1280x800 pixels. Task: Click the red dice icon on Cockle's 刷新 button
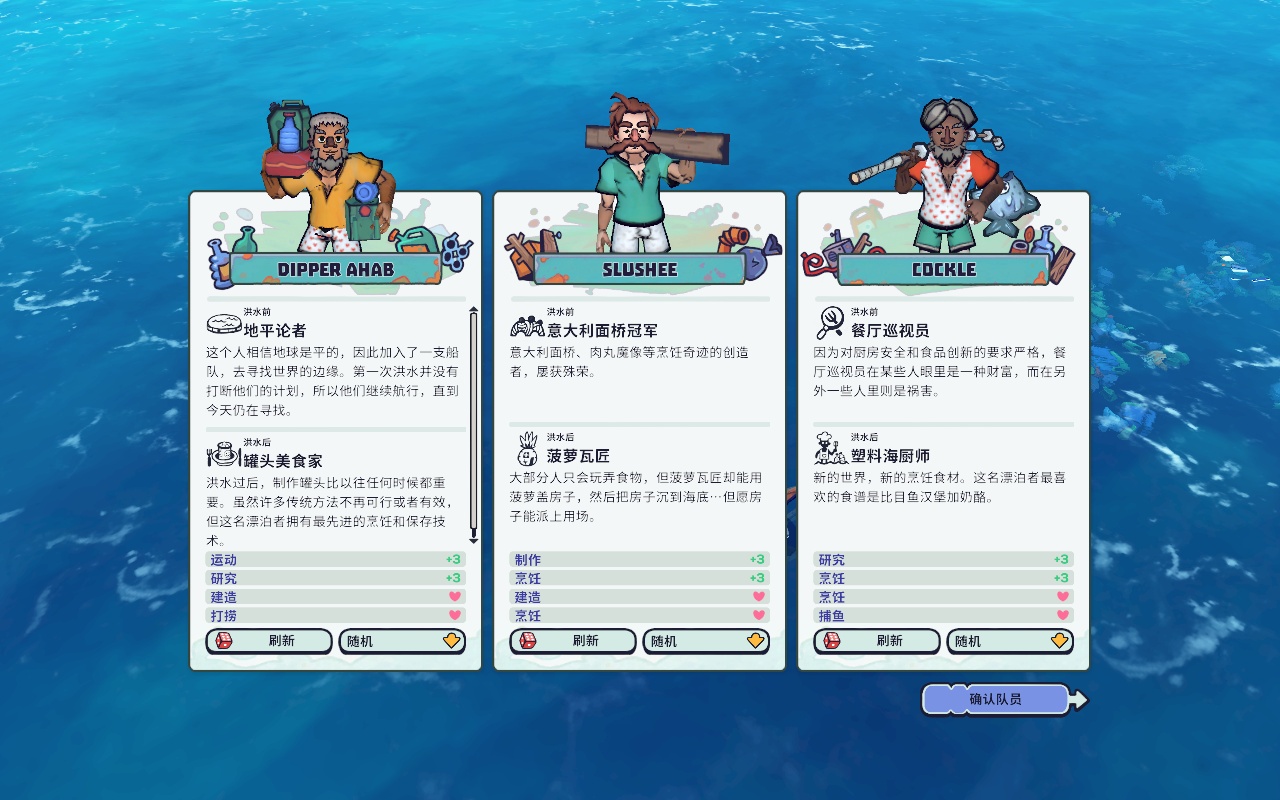click(830, 641)
